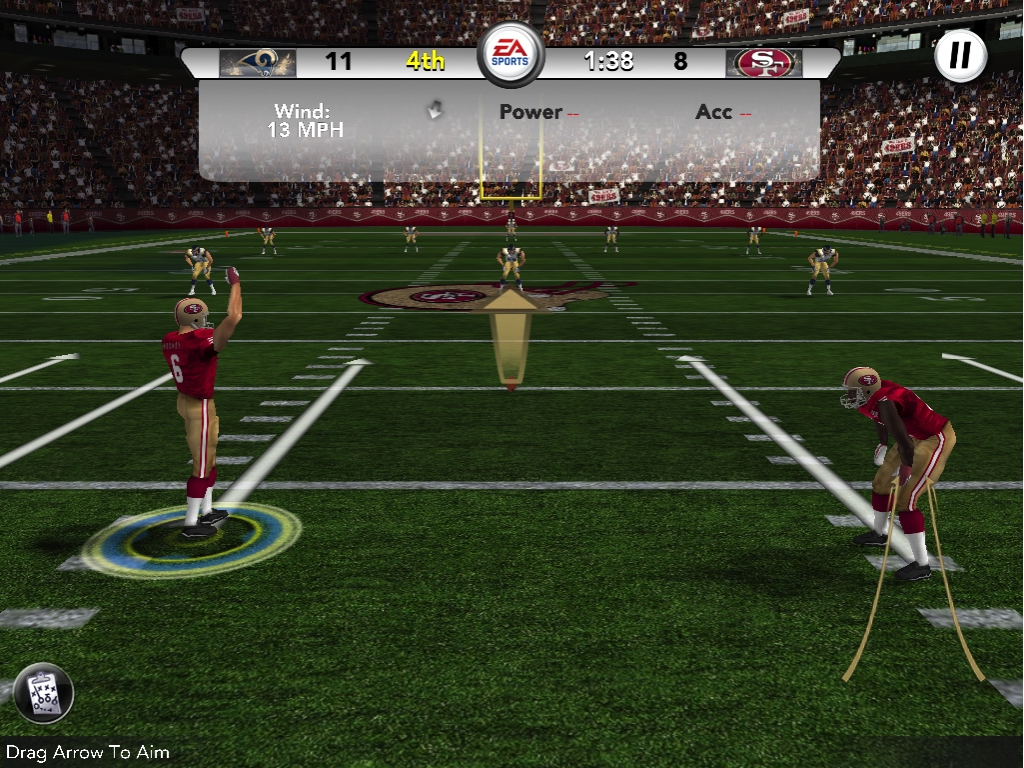Viewport: 1024px width, 768px height.
Task: Tap the golden kick aiming arrow
Action: (x=511, y=335)
